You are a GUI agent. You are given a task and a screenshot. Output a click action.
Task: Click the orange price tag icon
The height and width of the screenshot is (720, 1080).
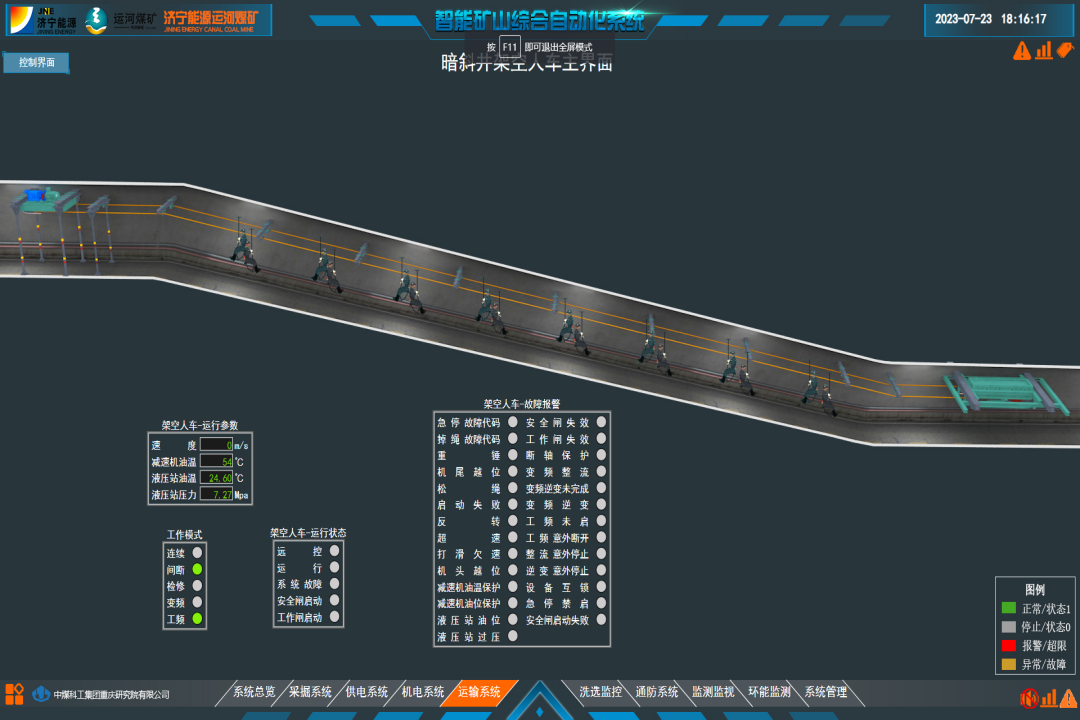1064,49
